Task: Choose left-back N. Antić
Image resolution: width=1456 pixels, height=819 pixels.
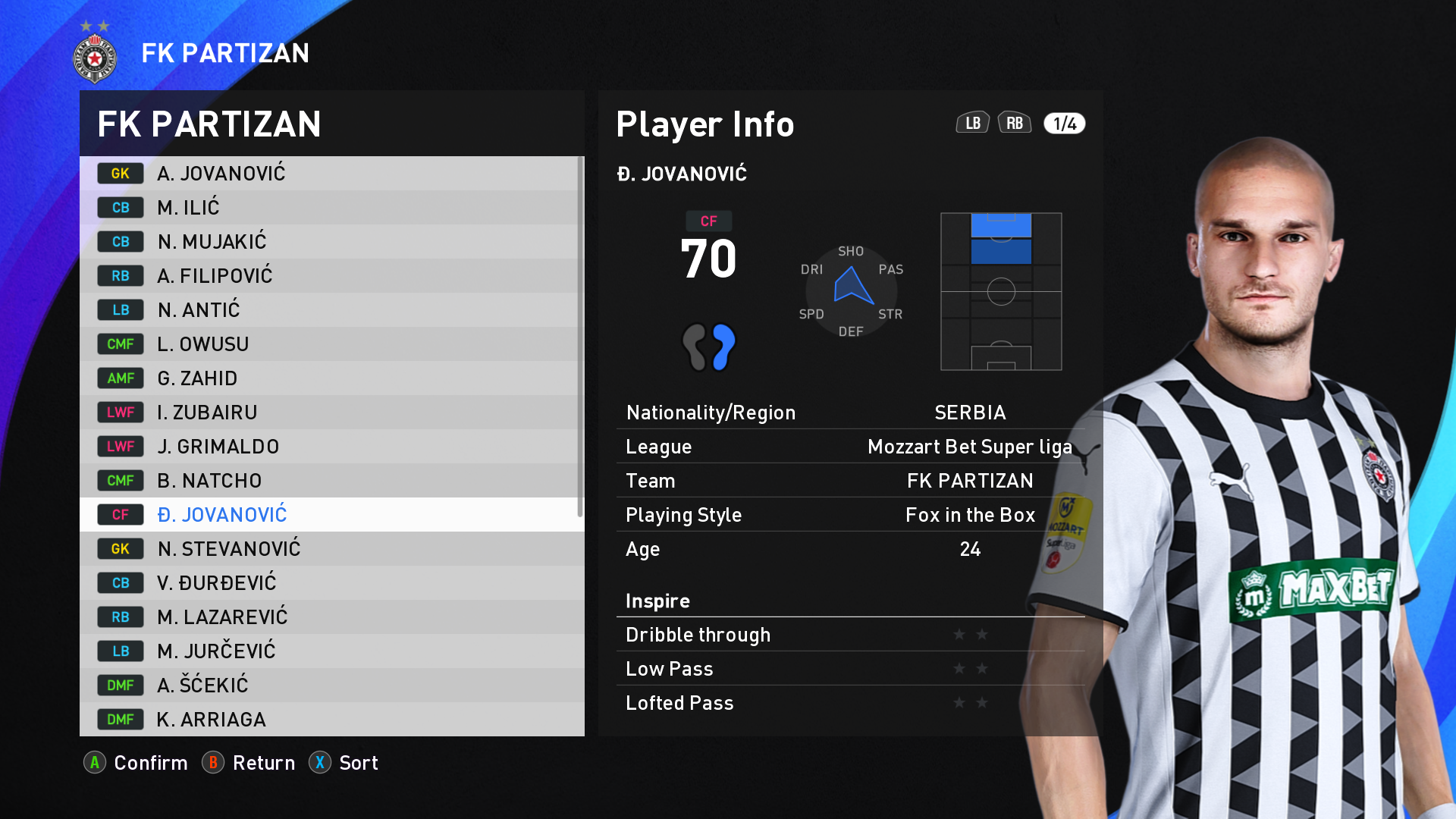Action: (x=331, y=310)
